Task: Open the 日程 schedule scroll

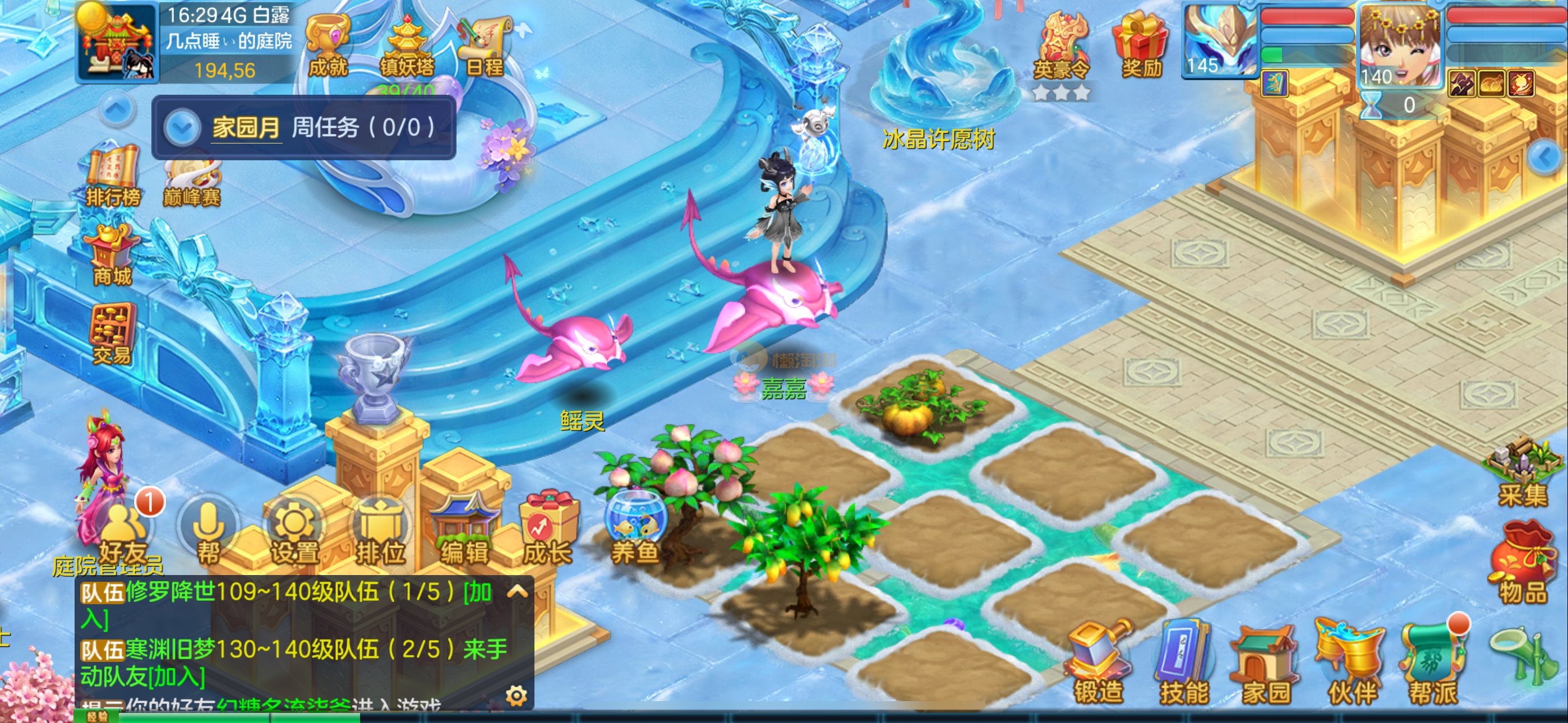Action: pos(484,45)
